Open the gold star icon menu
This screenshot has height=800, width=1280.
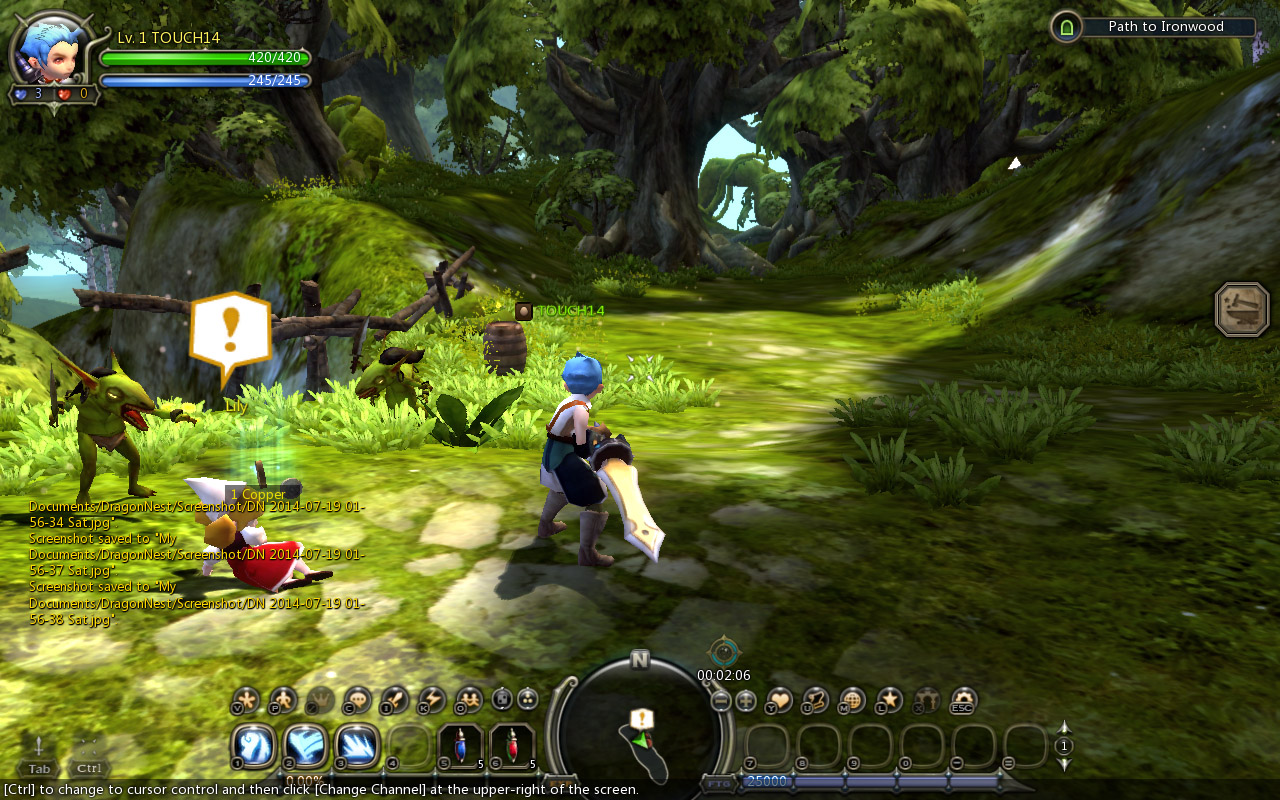point(889,700)
